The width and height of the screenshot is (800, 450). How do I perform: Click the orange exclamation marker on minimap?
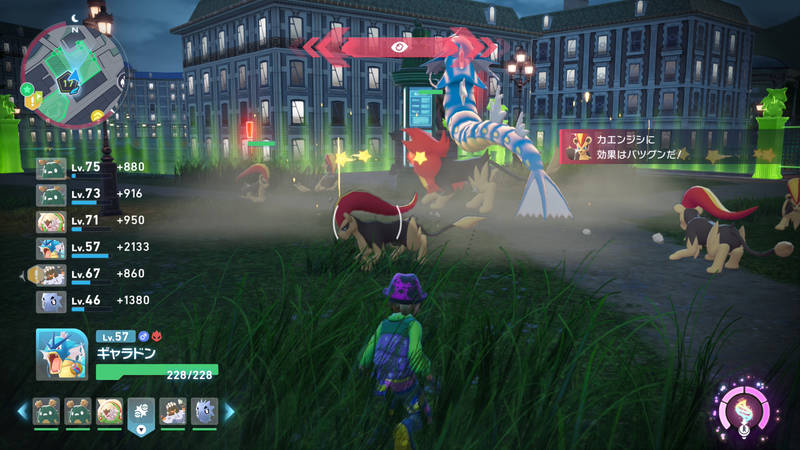(33, 101)
